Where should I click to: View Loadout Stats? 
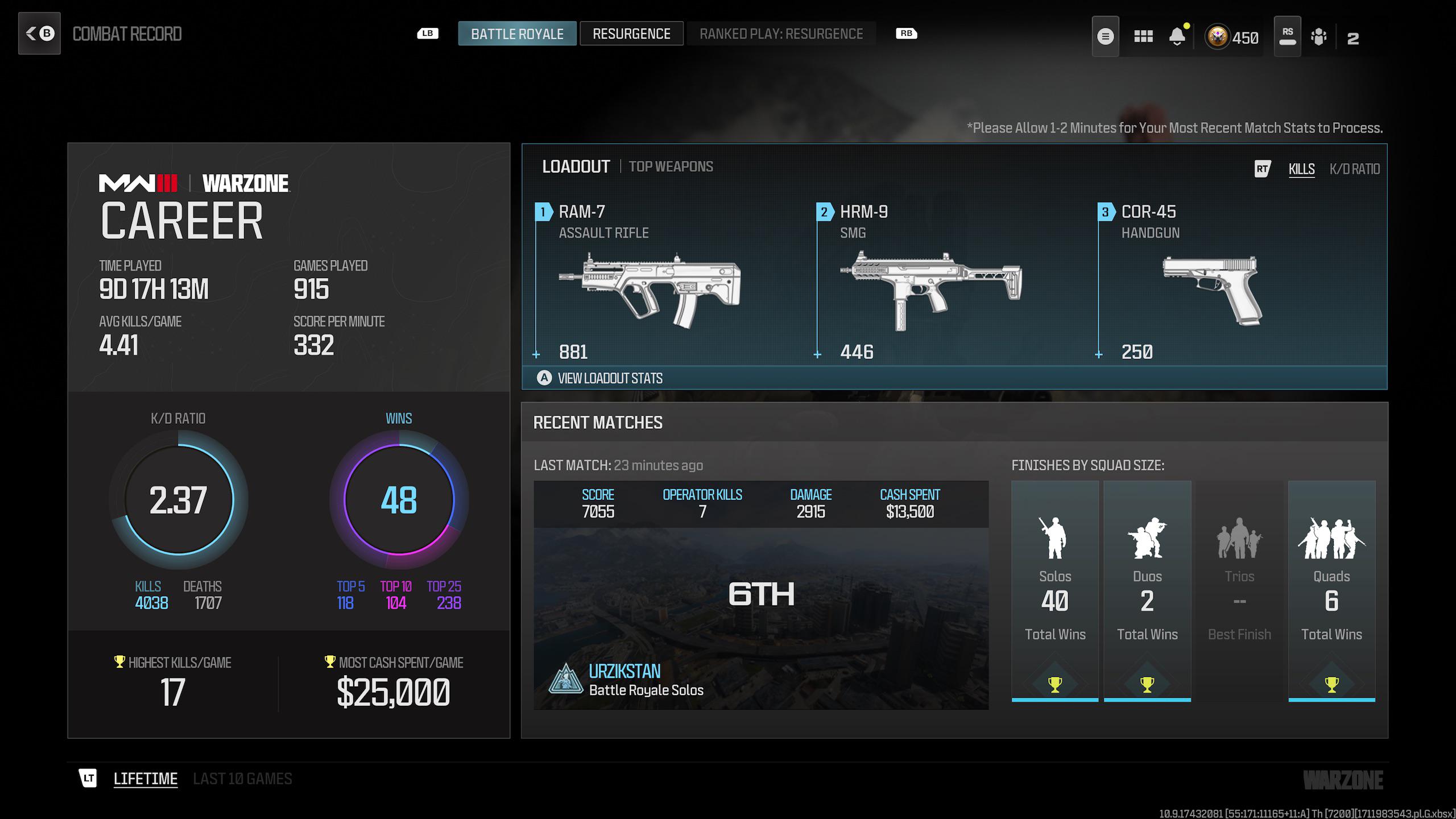(610, 378)
